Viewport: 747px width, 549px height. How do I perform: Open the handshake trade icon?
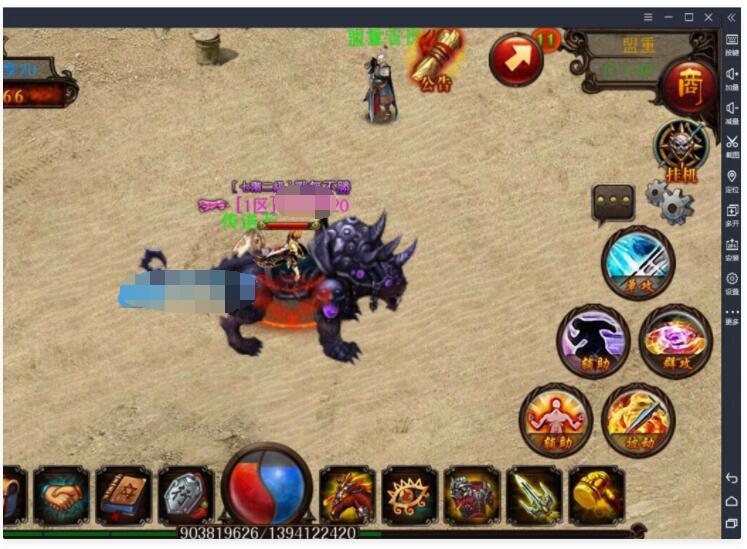pos(62,495)
